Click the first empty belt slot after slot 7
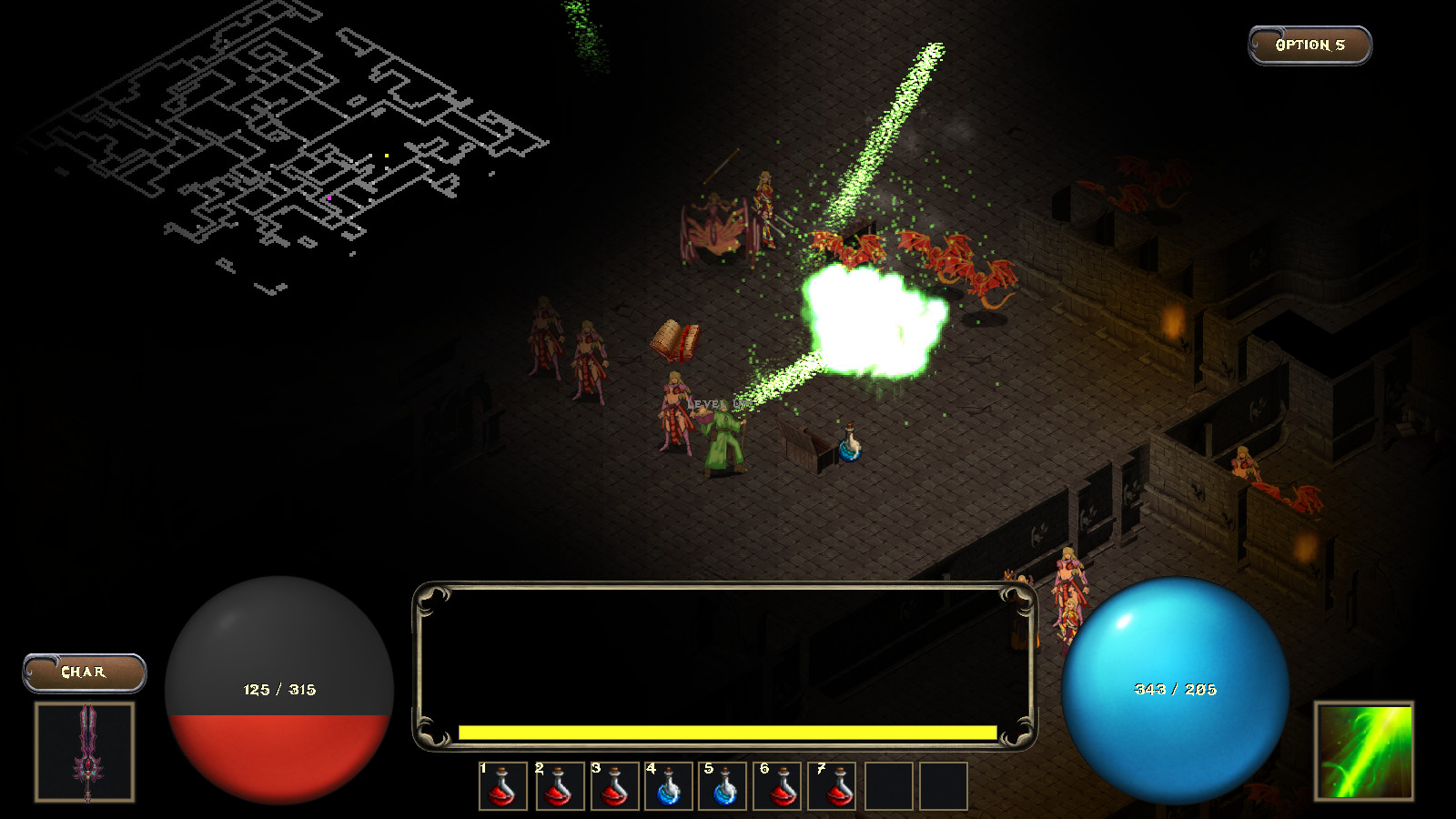1456x819 pixels. coord(887,788)
